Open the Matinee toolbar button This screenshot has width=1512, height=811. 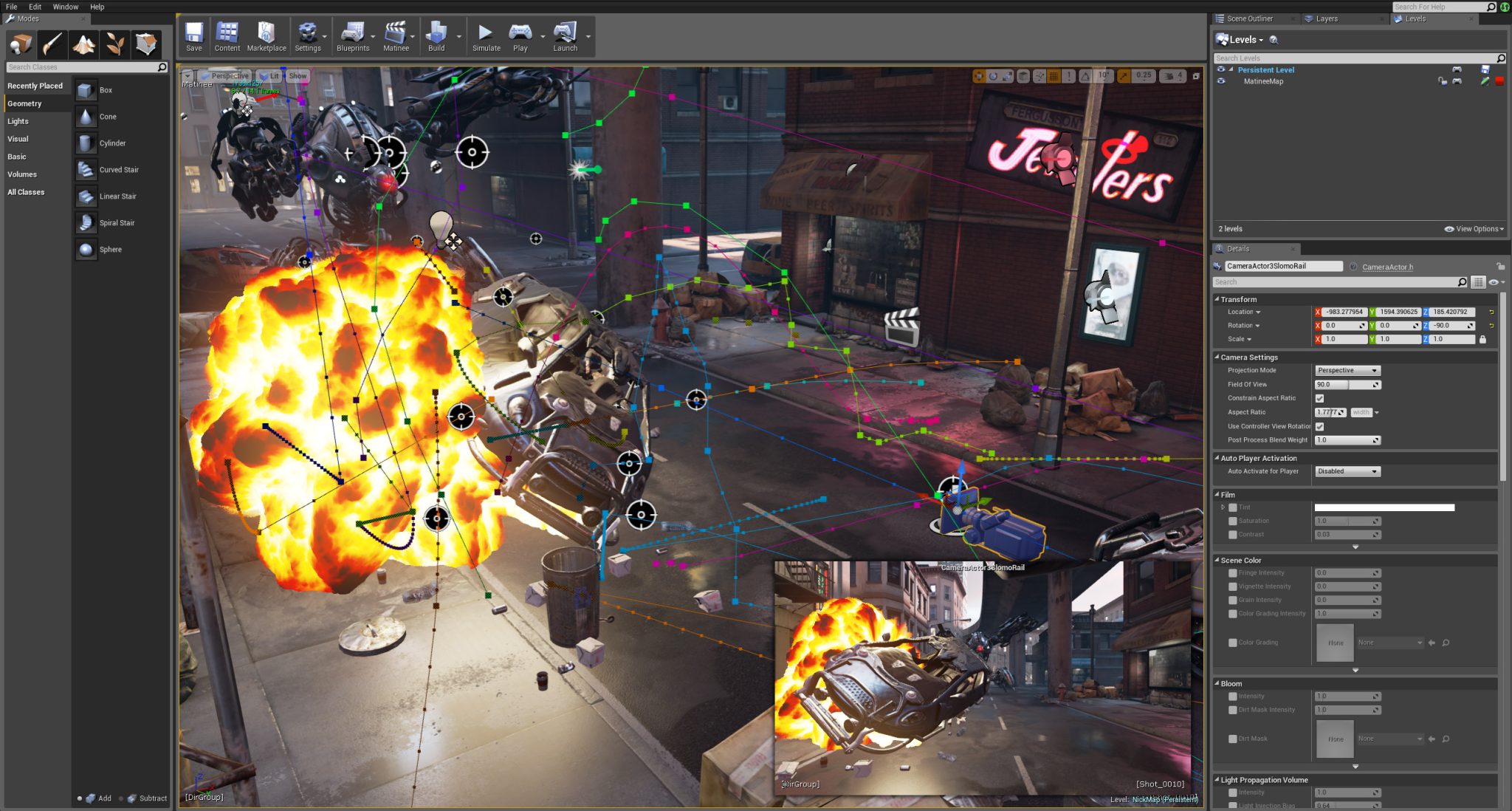(x=396, y=37)
